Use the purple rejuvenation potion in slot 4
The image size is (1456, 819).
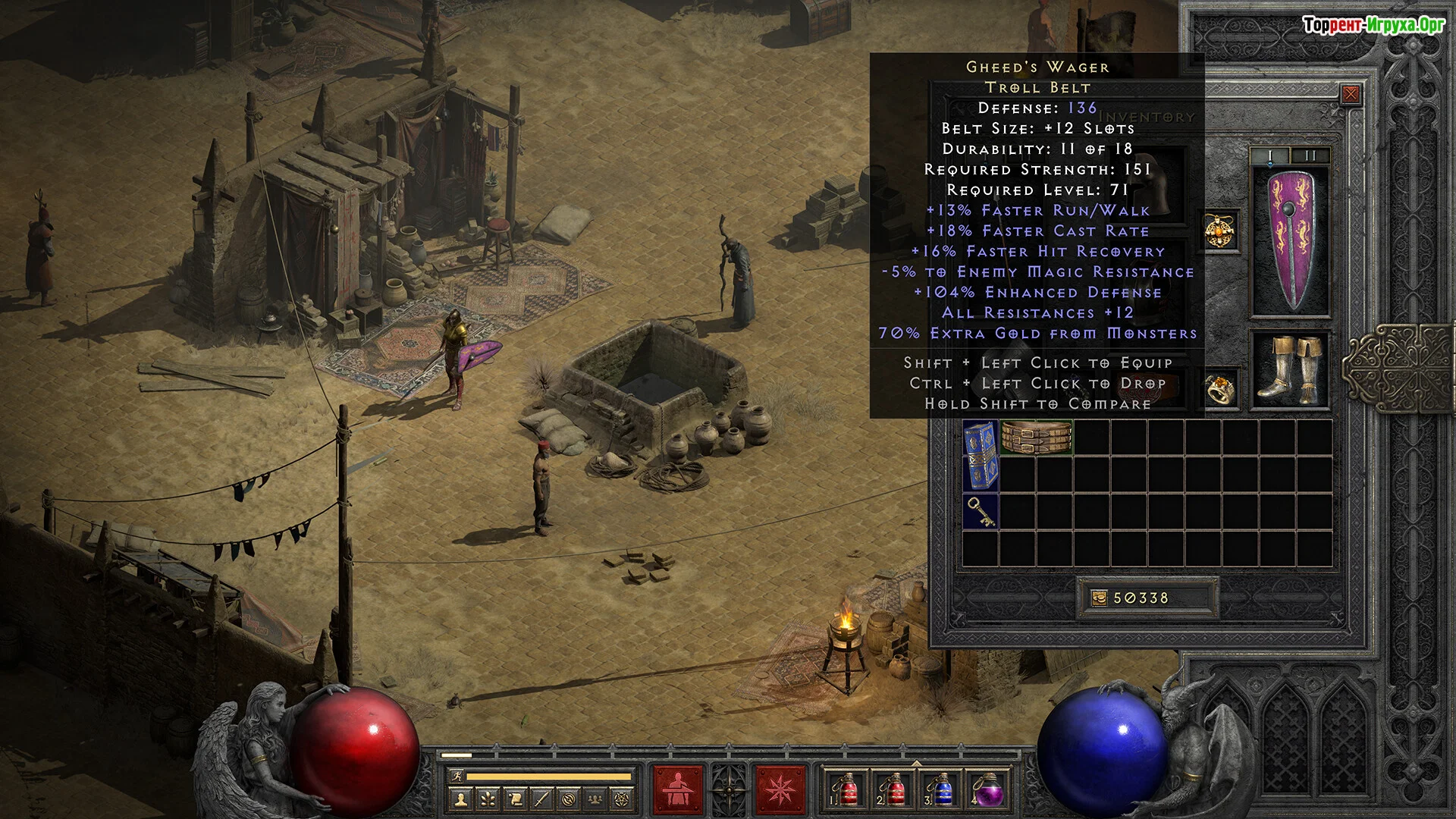(987, 789)
